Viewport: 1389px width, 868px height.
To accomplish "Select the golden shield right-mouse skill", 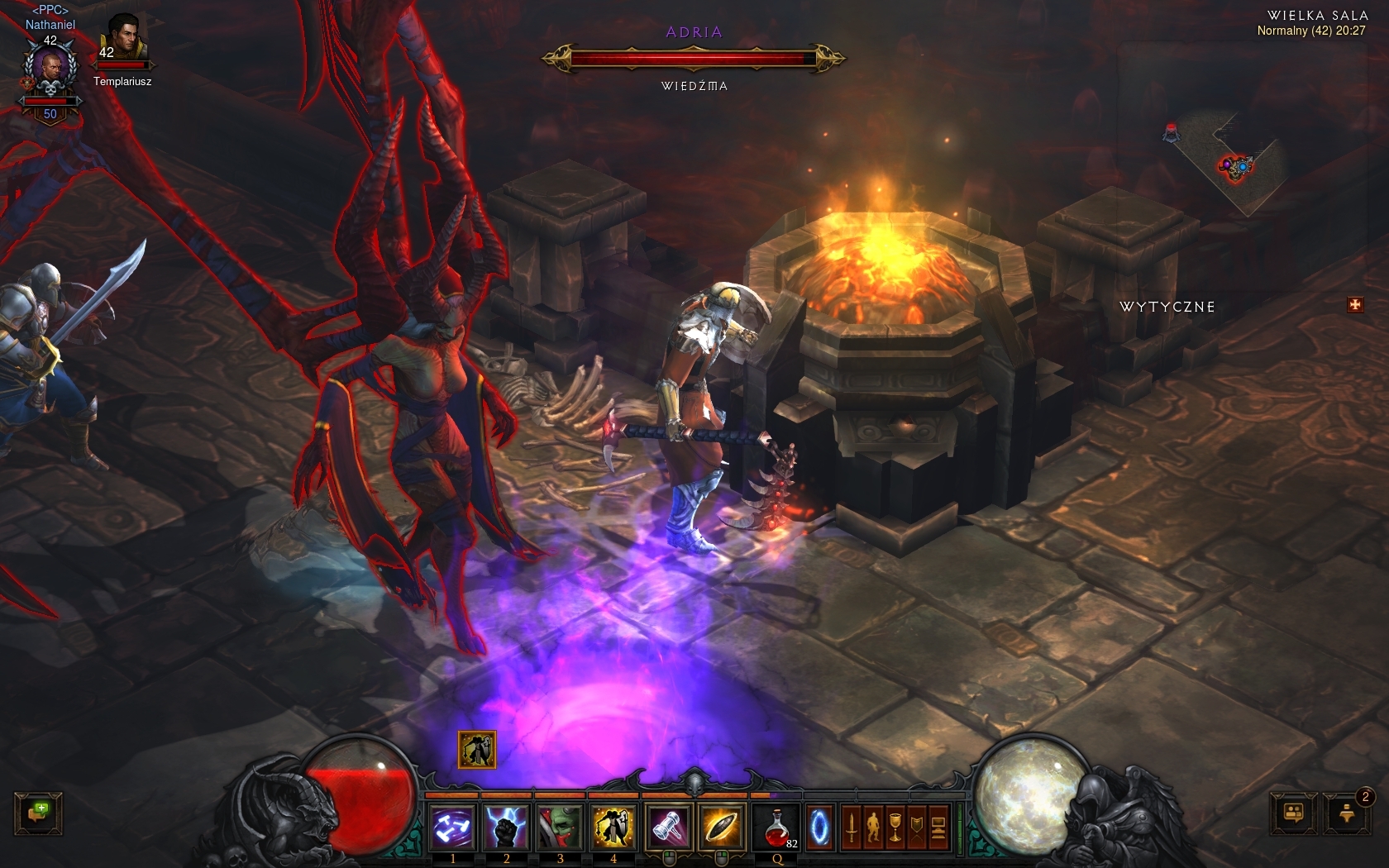I will pos(721,827).
